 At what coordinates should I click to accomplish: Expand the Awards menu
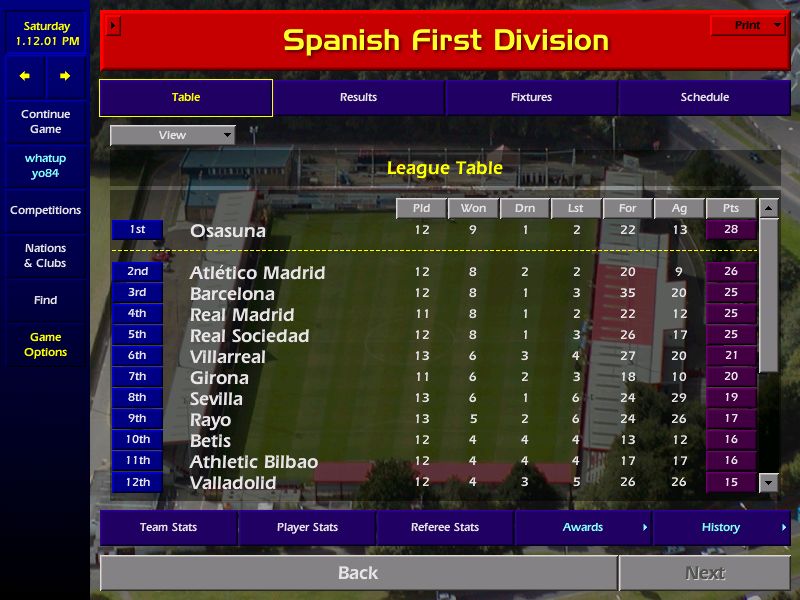[x=583, y=527]
